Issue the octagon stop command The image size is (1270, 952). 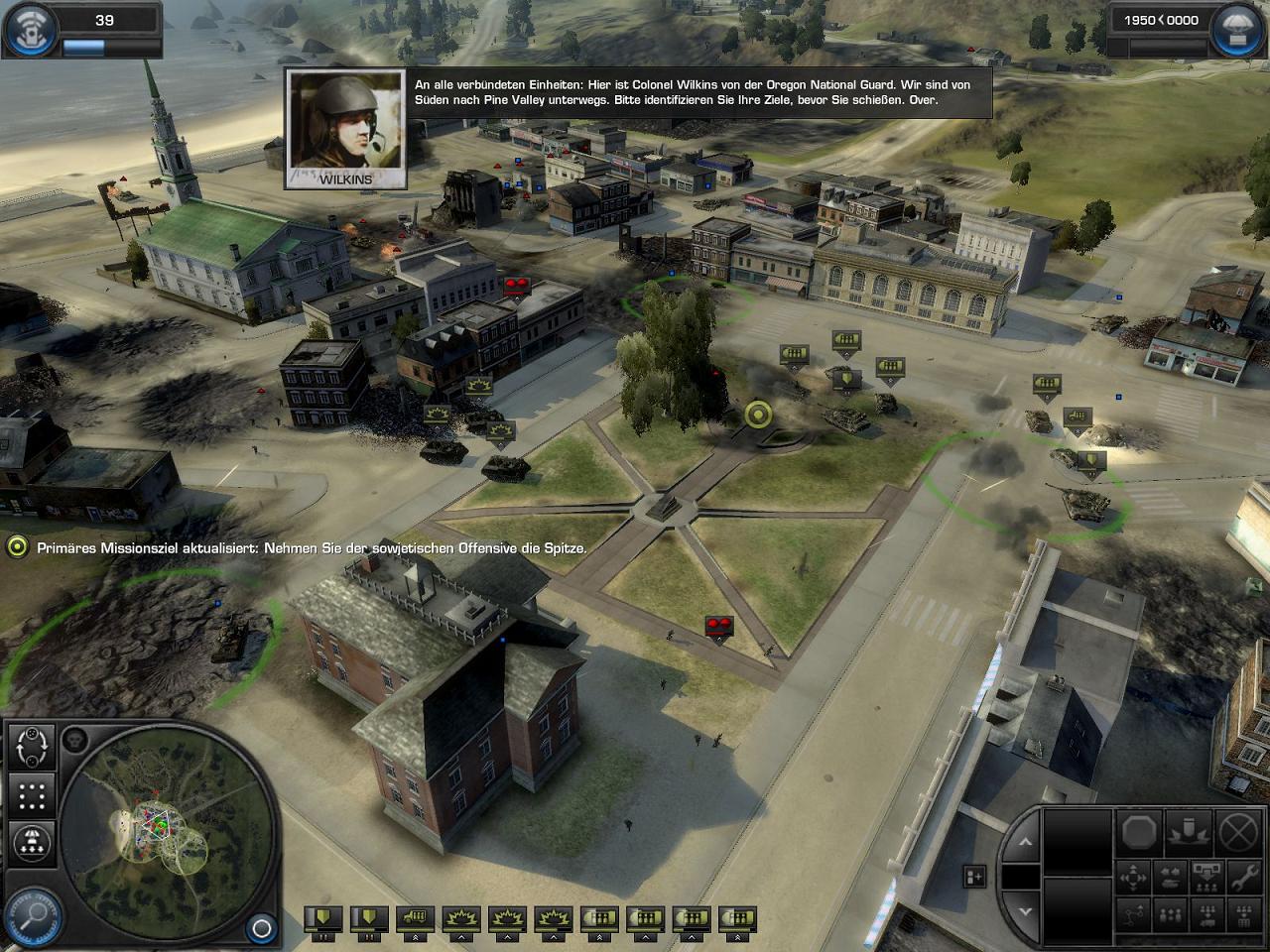[1139, 833]
